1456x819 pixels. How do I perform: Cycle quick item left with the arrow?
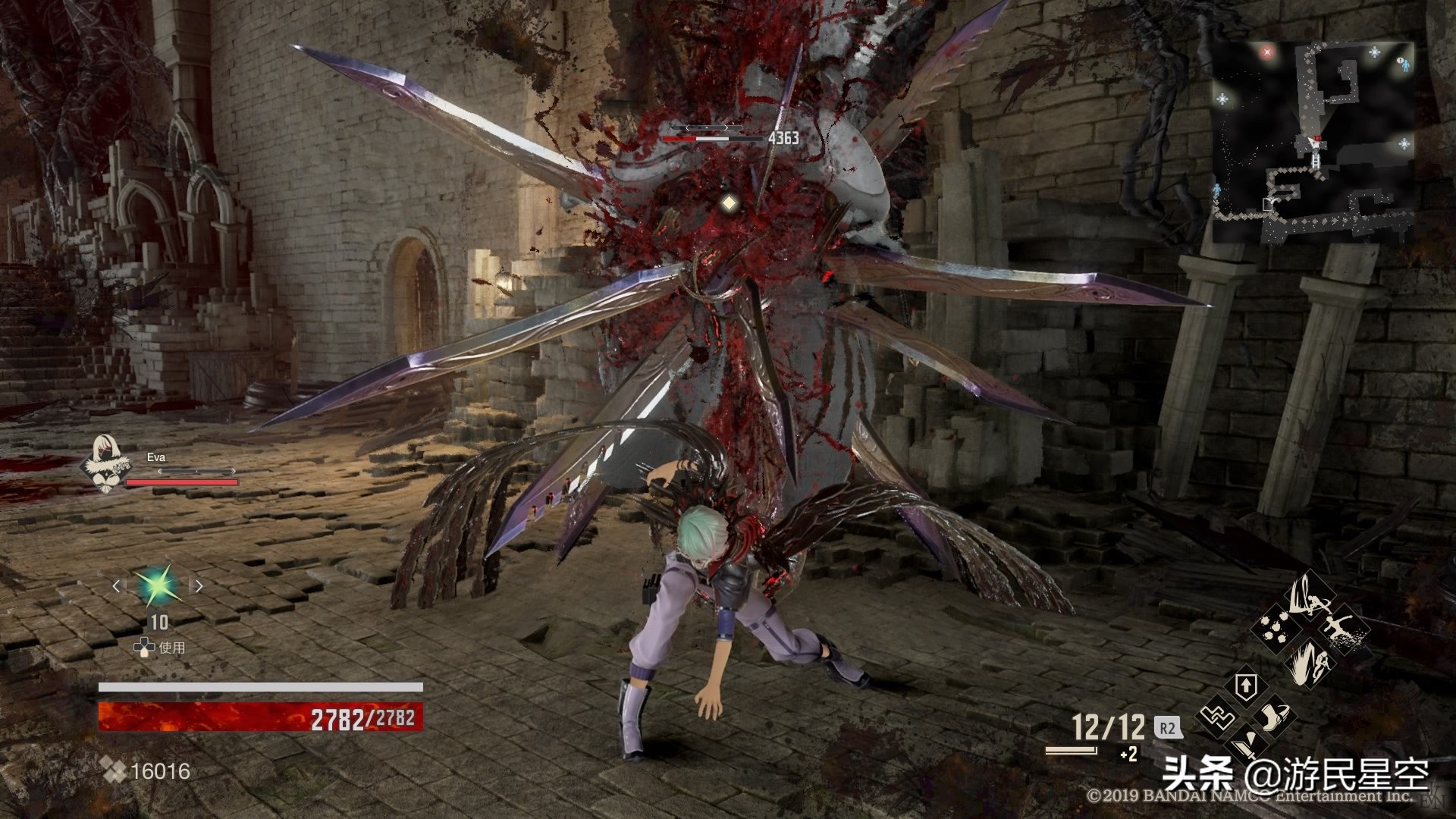[116, 585]
